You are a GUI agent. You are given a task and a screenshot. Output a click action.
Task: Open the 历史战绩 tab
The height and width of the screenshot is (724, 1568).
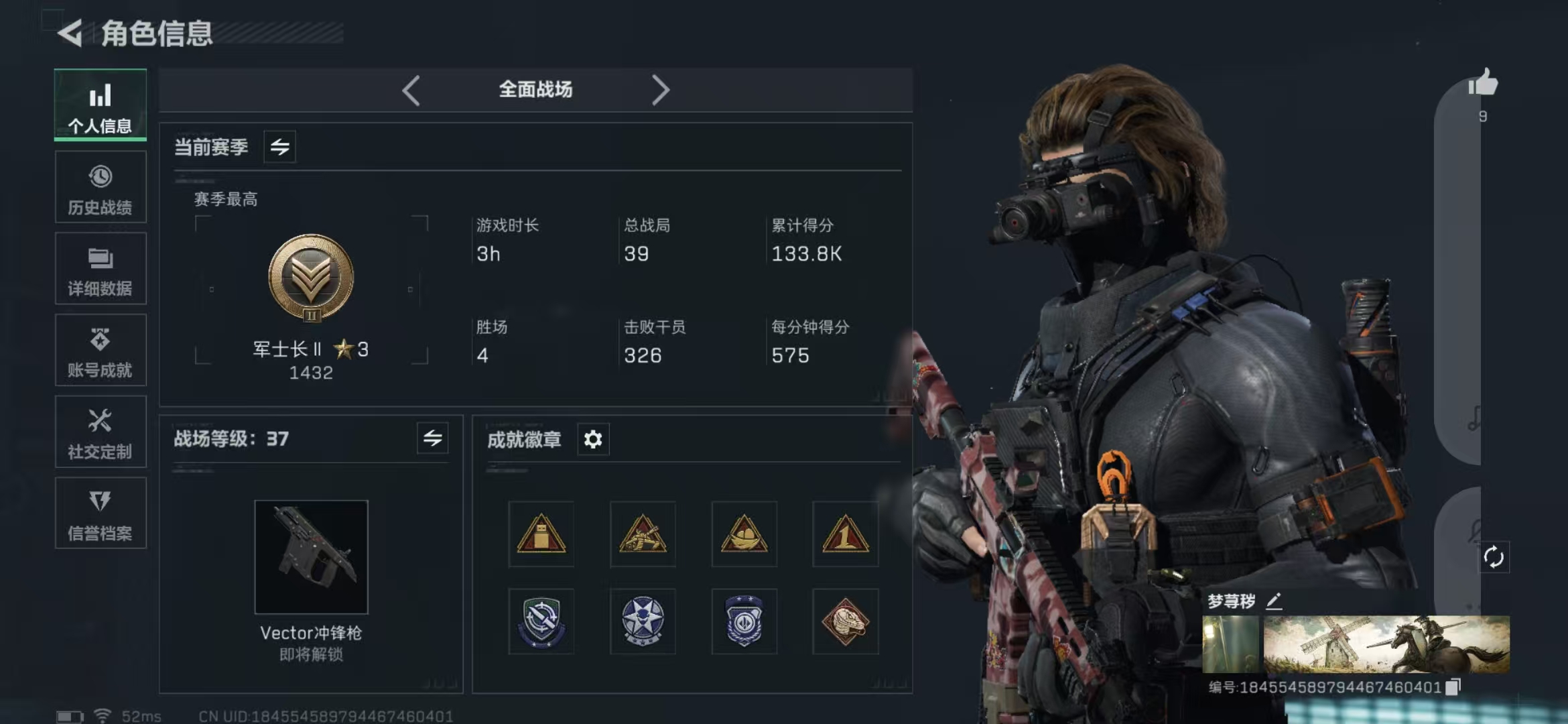pos(101,187)
